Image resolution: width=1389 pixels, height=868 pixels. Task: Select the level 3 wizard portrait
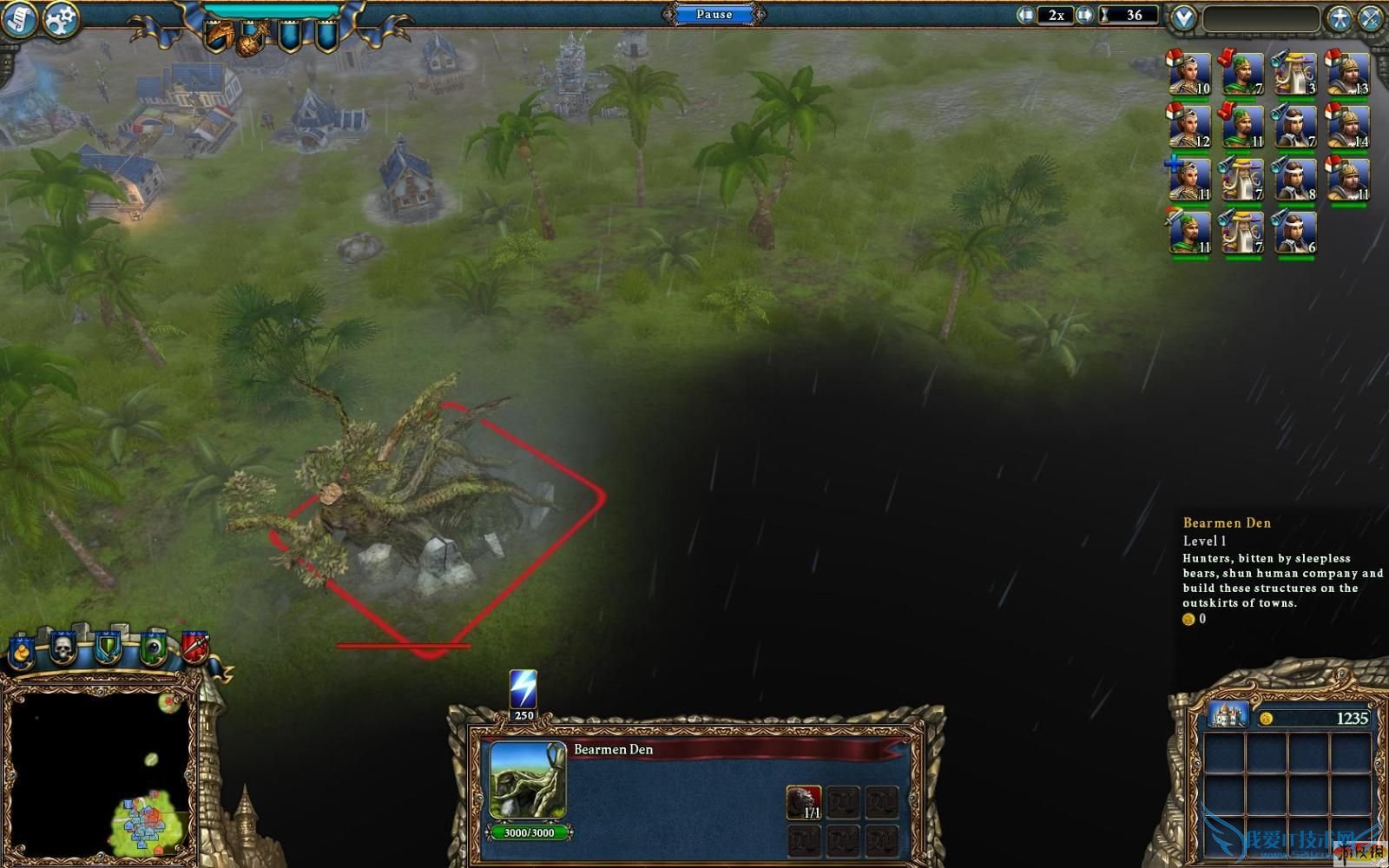(1294, 74)
